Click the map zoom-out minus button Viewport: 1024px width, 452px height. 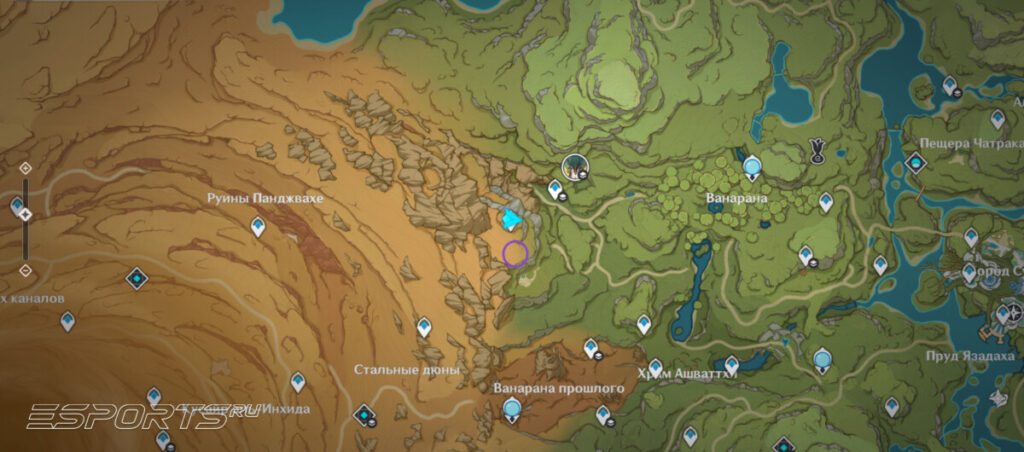pos(25,270)
